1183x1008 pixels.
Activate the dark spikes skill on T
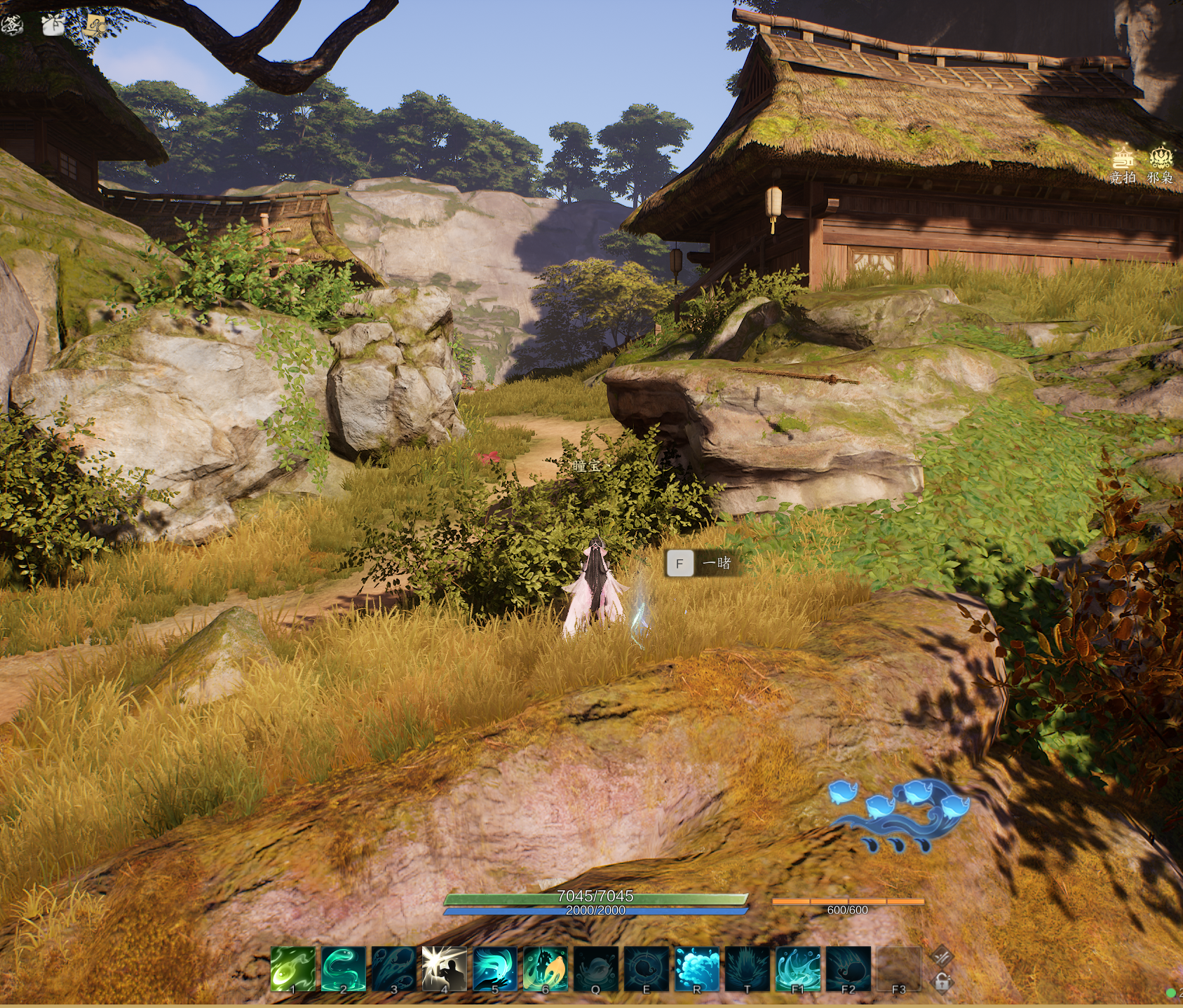click(748, 969)
